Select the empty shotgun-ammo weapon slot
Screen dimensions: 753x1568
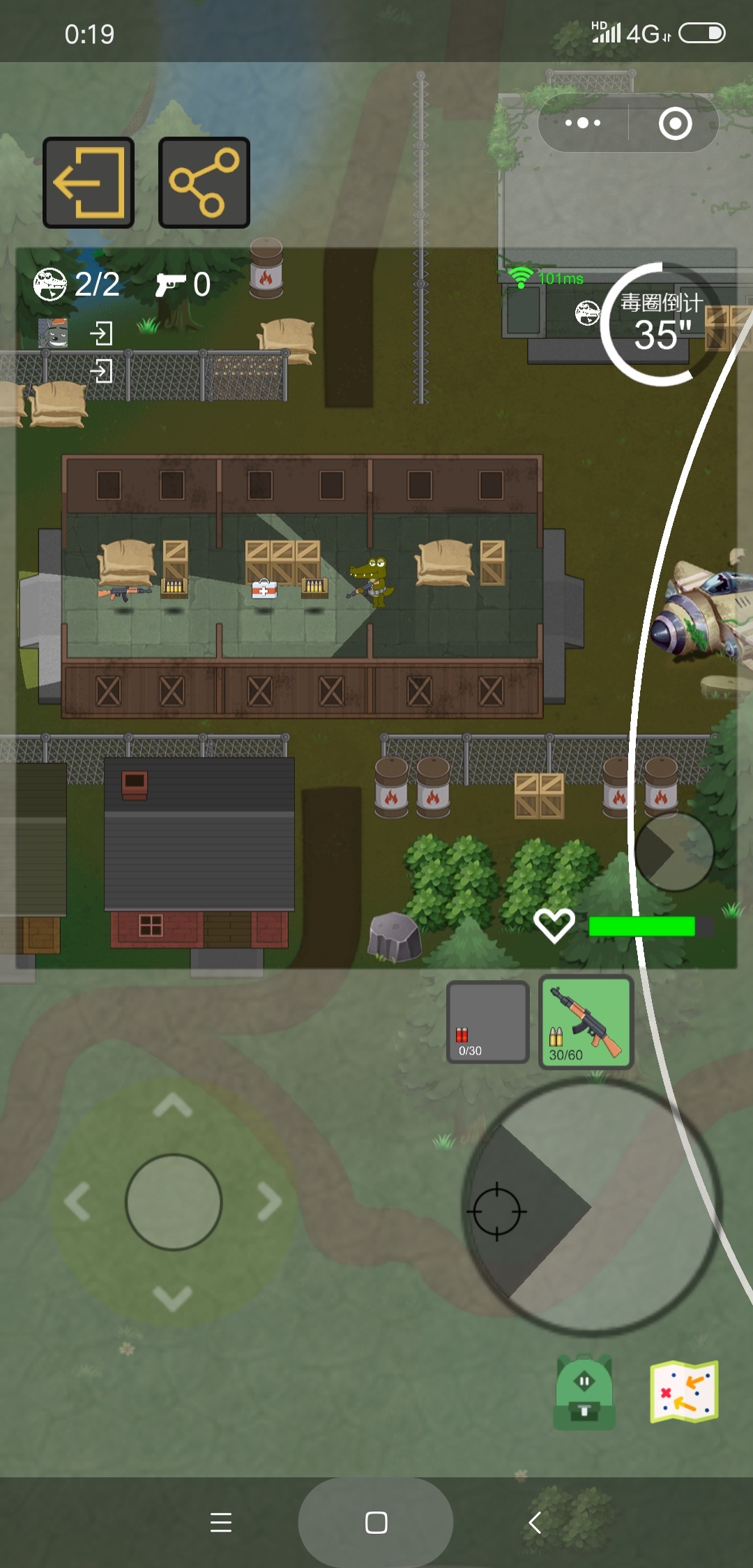(487, 1023)
